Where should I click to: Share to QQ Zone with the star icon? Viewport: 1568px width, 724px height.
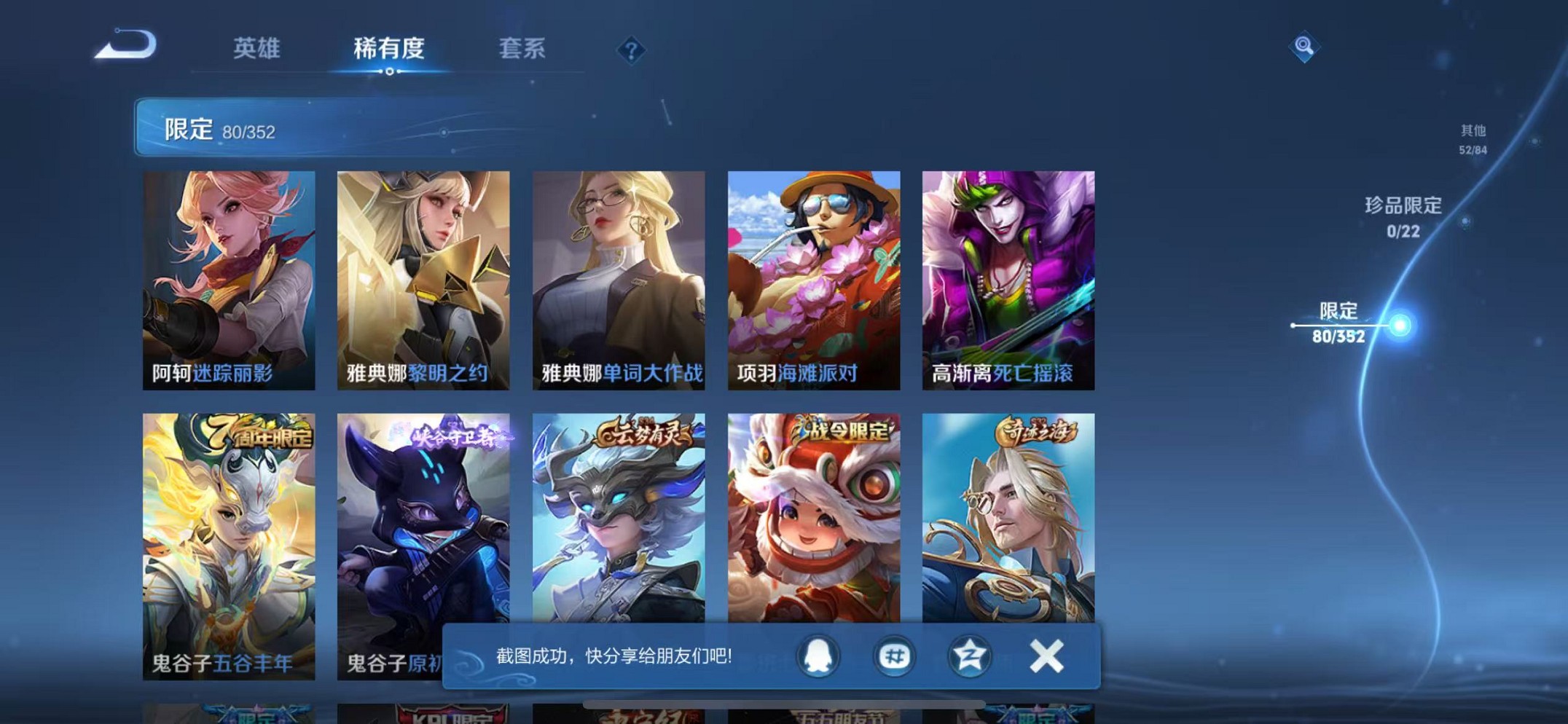[969, 656]
